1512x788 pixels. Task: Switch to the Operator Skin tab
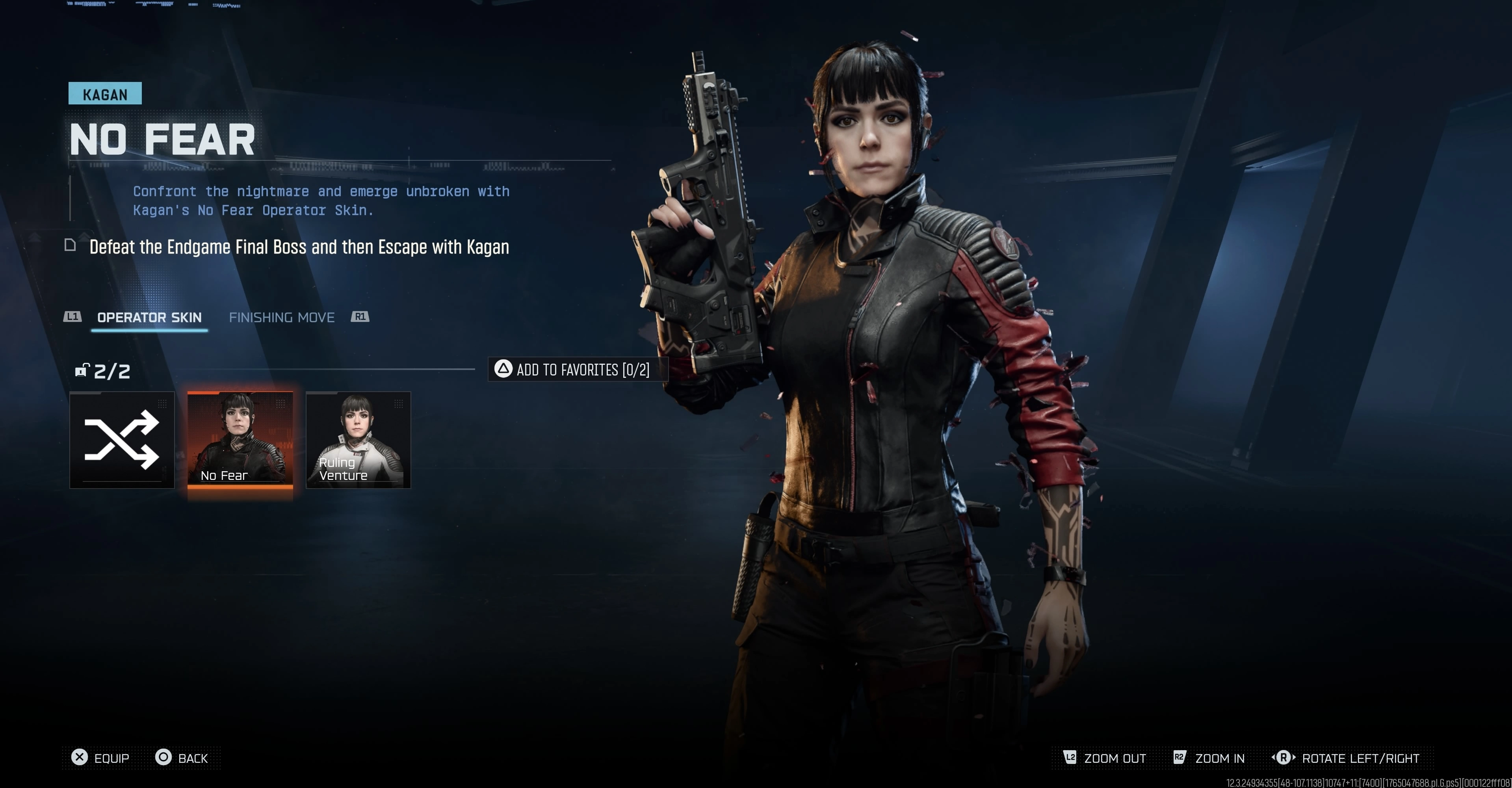pos(149,318)
